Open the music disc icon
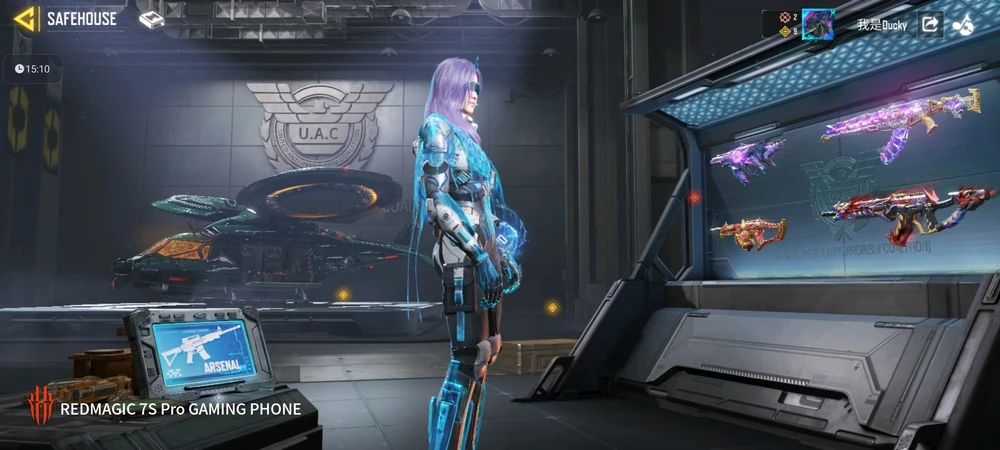Viewport: 1000px width, 450px height. coord(964,24)
